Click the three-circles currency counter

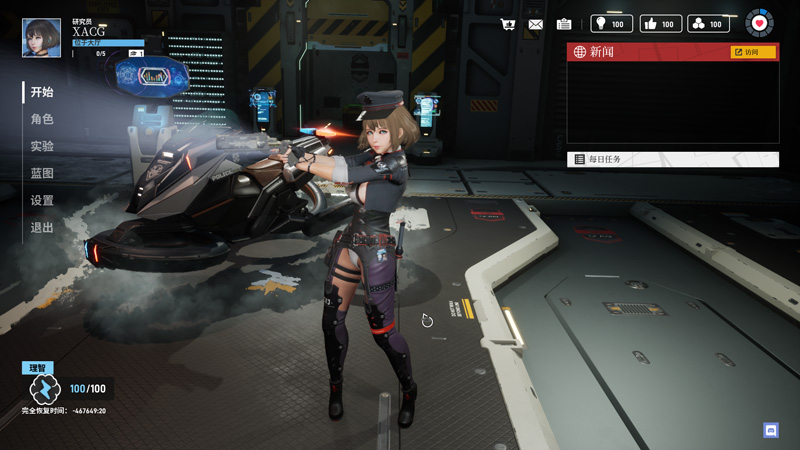click(x=708, y=24)
